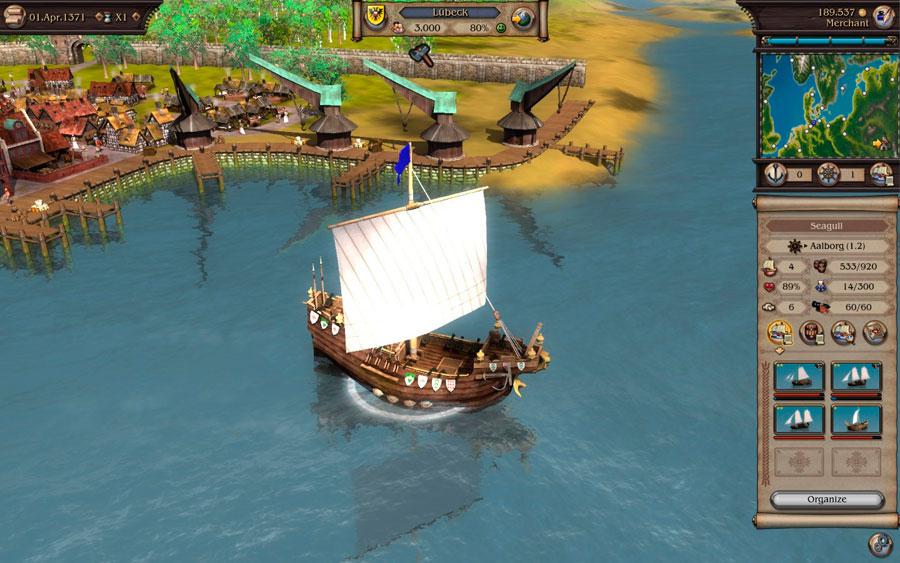Select the highlighted ship overview tab icon
The height and width of the screenshot is (563, 900).
tap(779, 332)
